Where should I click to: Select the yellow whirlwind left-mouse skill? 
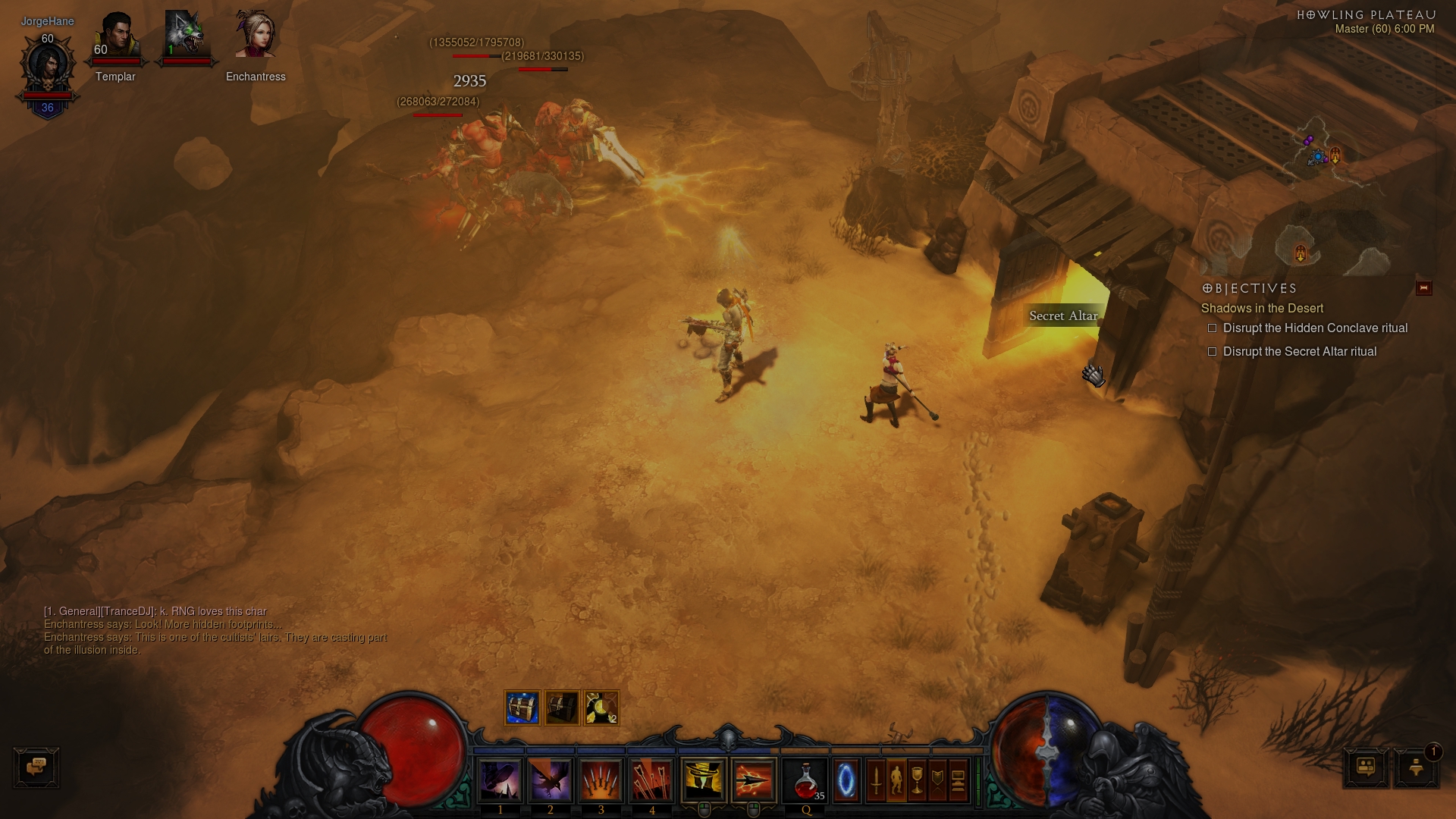[x=704, y=780]
